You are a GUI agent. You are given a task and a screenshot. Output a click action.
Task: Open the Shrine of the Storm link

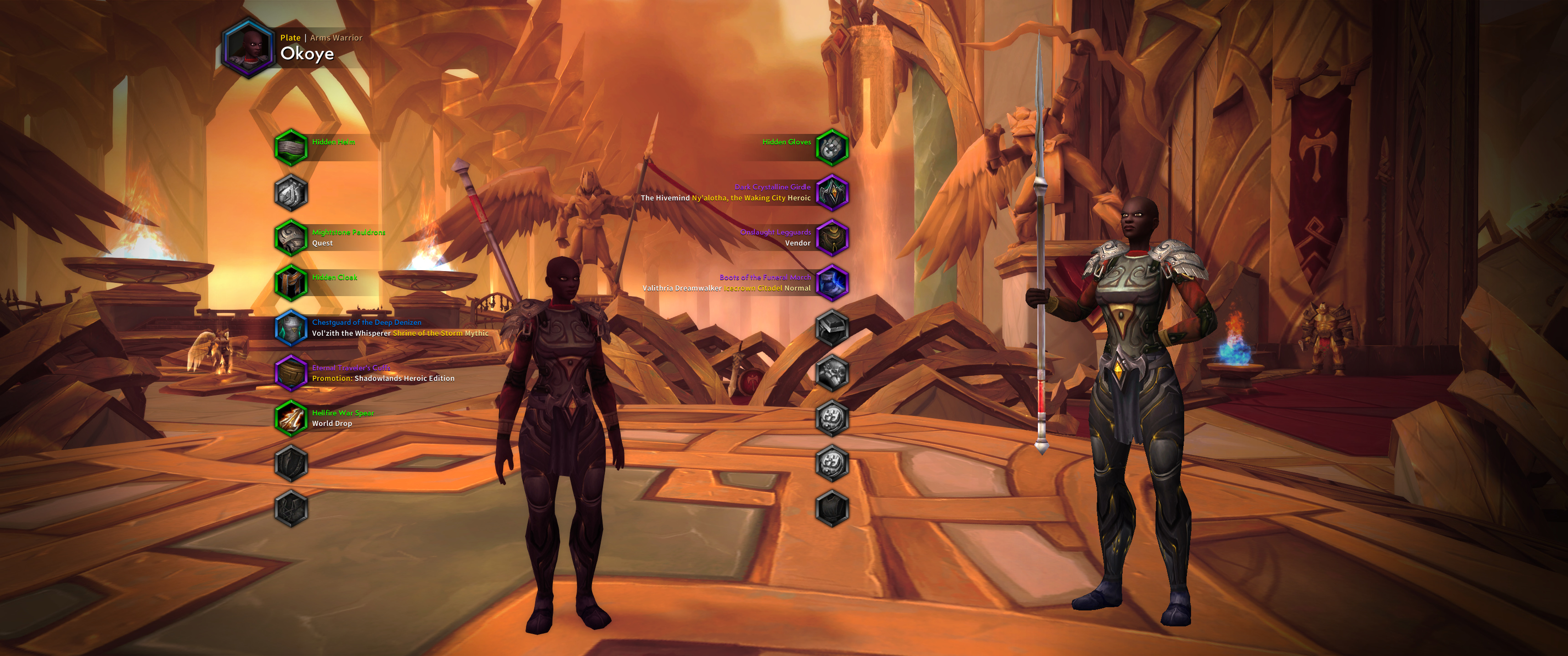pos(427,333)
